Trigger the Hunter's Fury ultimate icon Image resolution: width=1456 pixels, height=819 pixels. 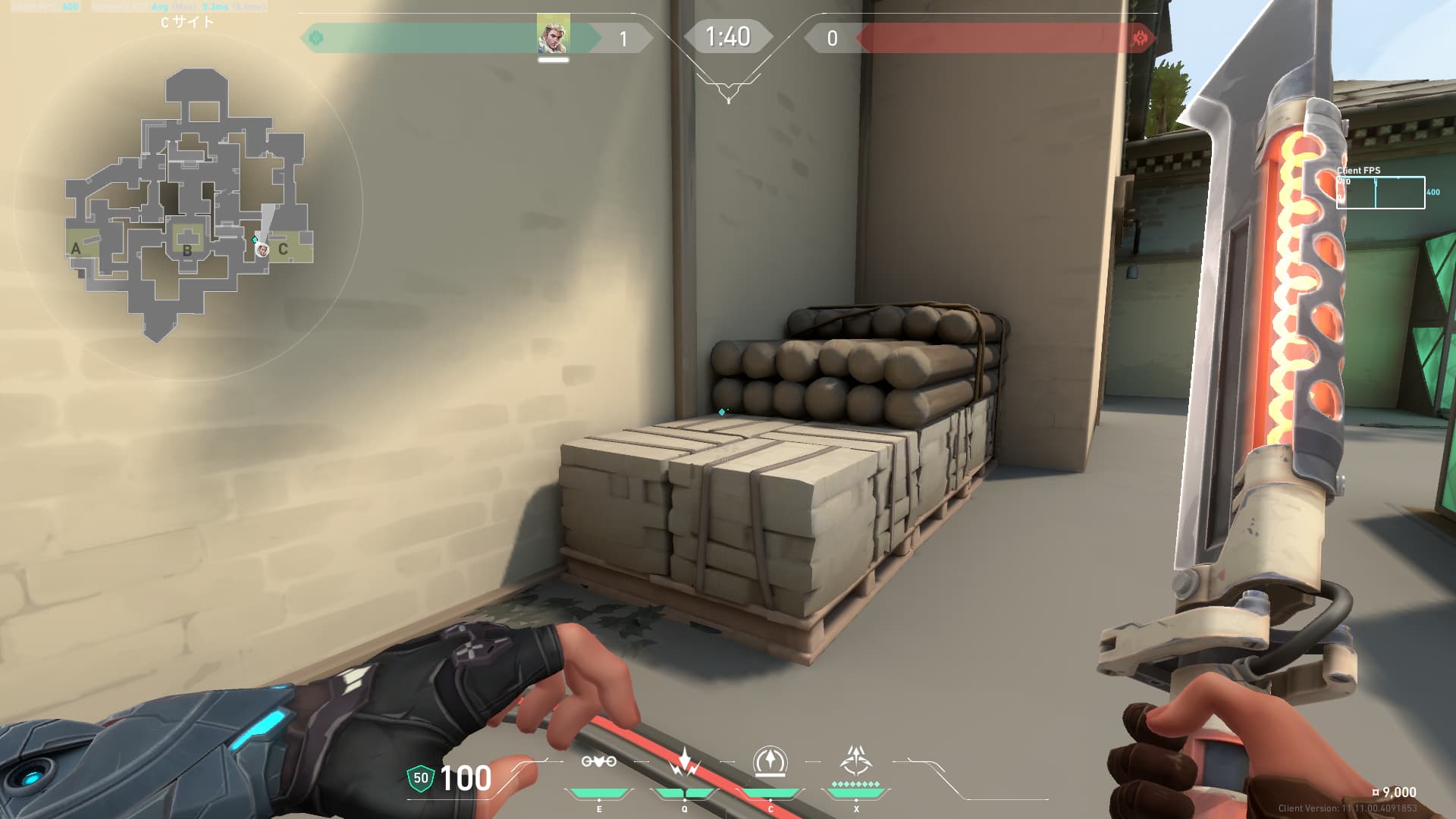856,761
